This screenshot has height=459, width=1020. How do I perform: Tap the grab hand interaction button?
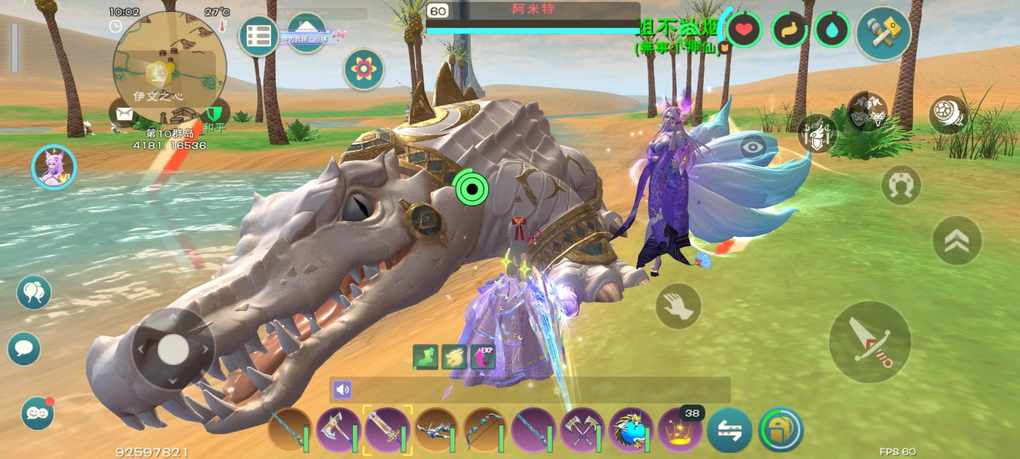tap(678, 305)
